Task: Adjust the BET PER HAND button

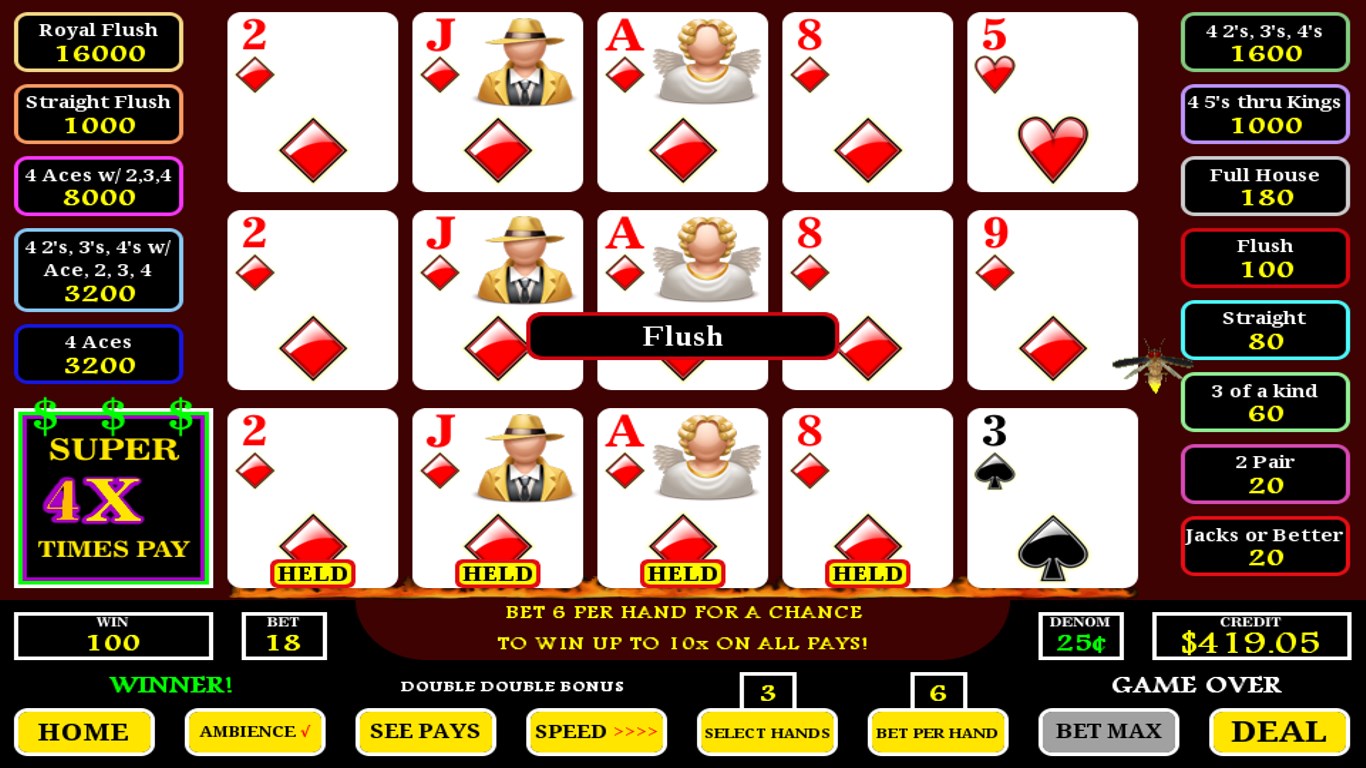Action: pyautogui.click(x=937, y=732)
